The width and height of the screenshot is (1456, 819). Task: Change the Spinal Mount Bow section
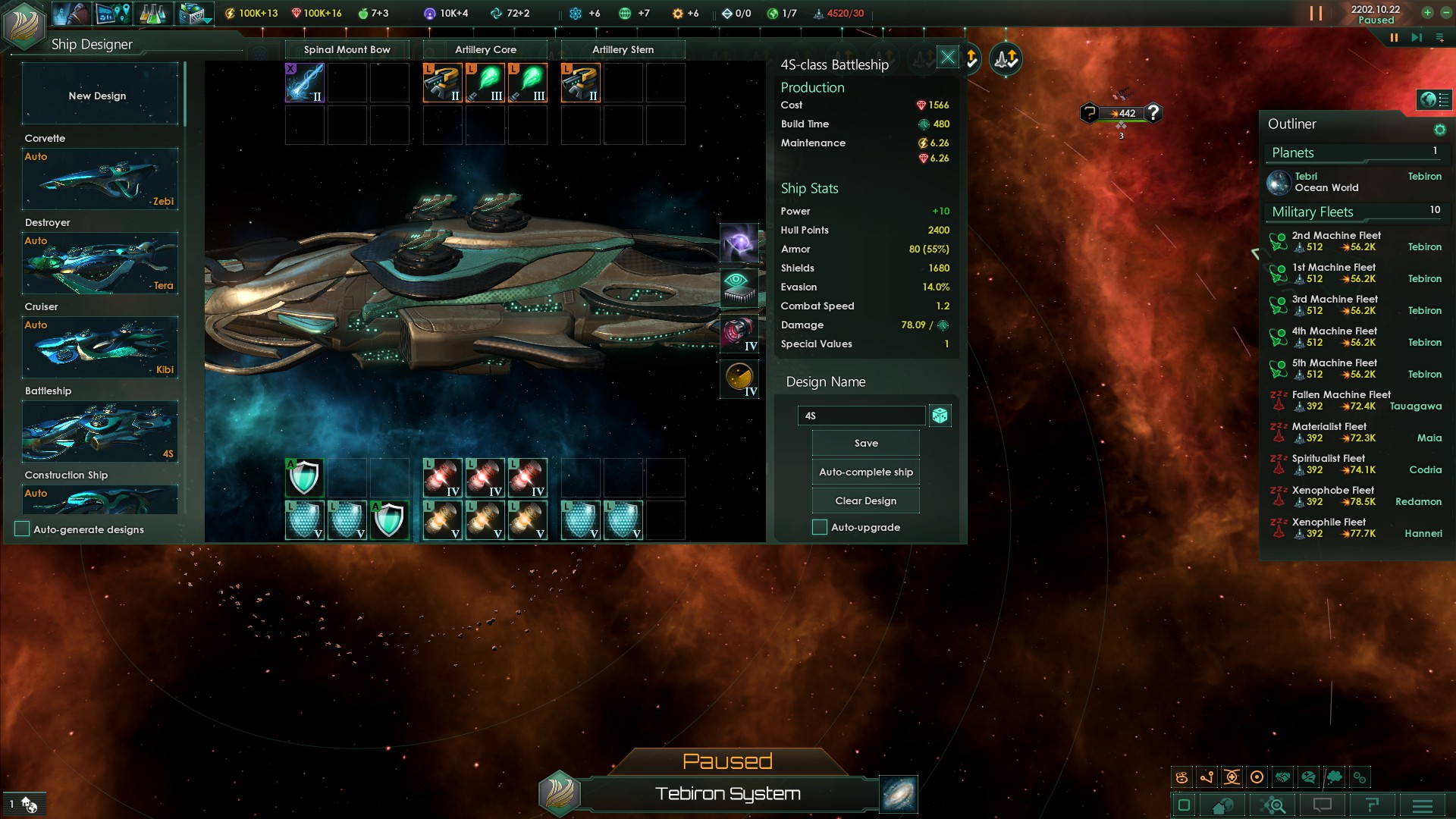[347, 50]
